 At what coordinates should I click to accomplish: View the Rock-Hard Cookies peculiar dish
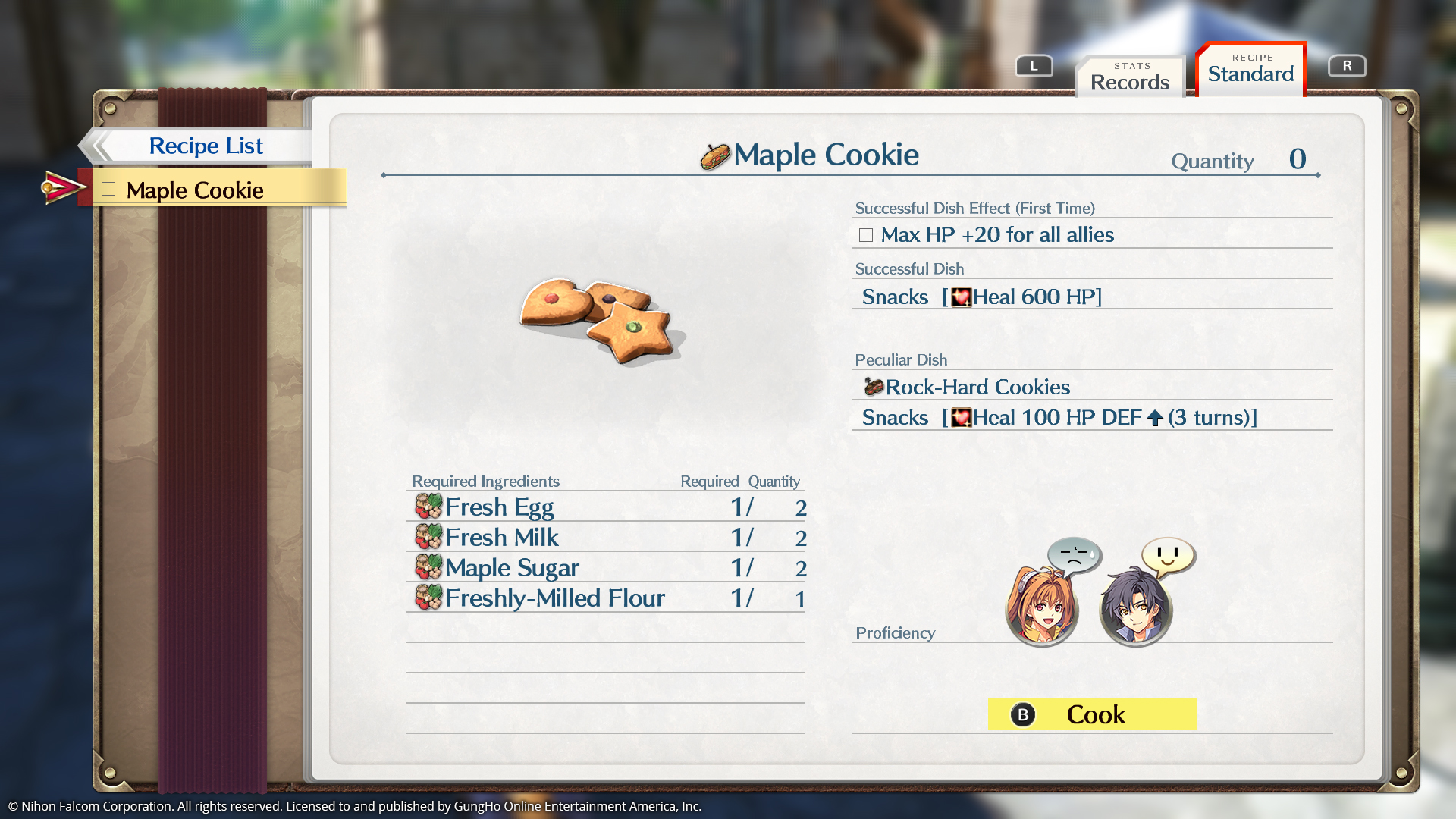[x=977, y=387]
